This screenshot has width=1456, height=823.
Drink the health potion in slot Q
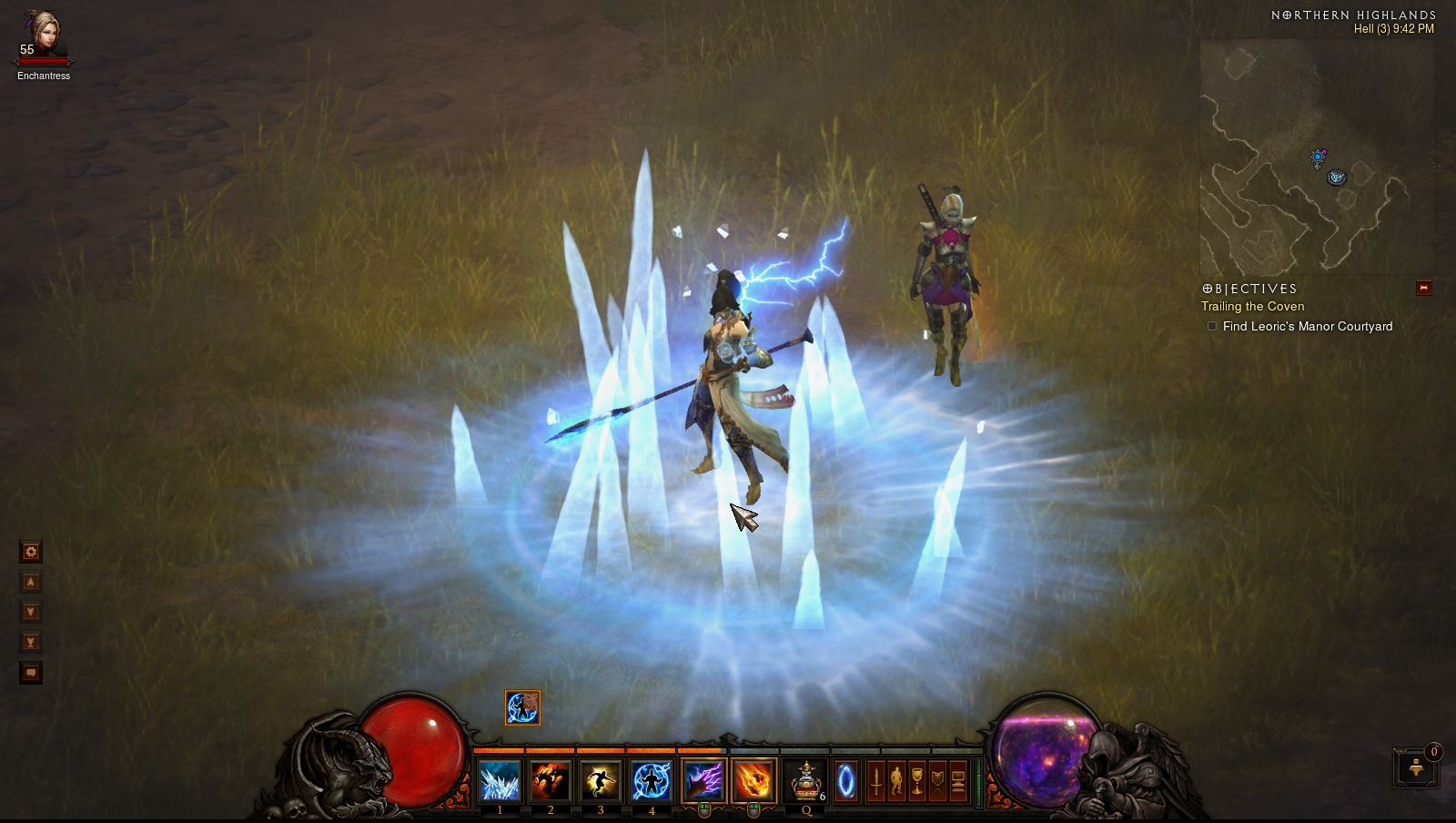tap(806, 781)
